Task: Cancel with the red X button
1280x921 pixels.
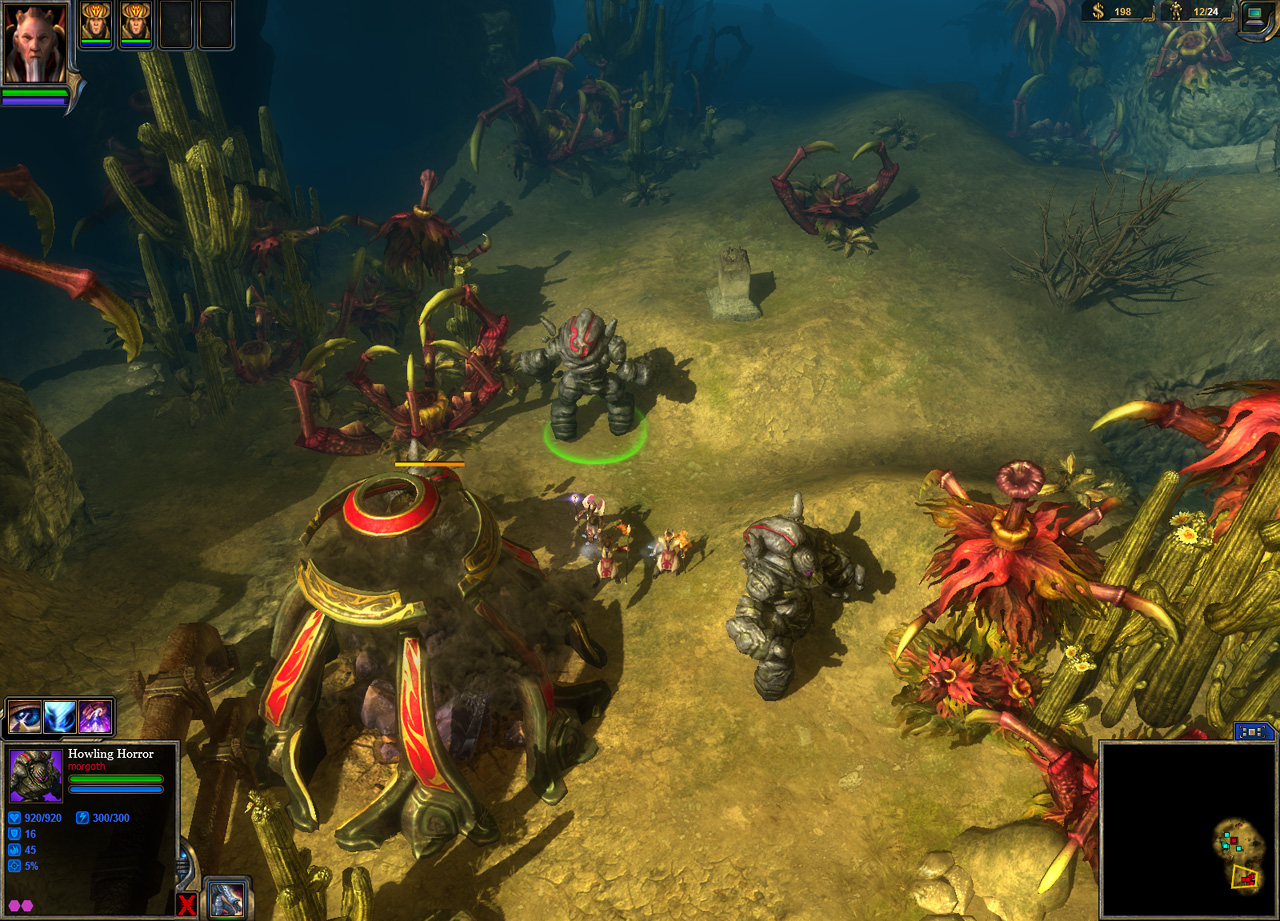Action: (187, 904)
